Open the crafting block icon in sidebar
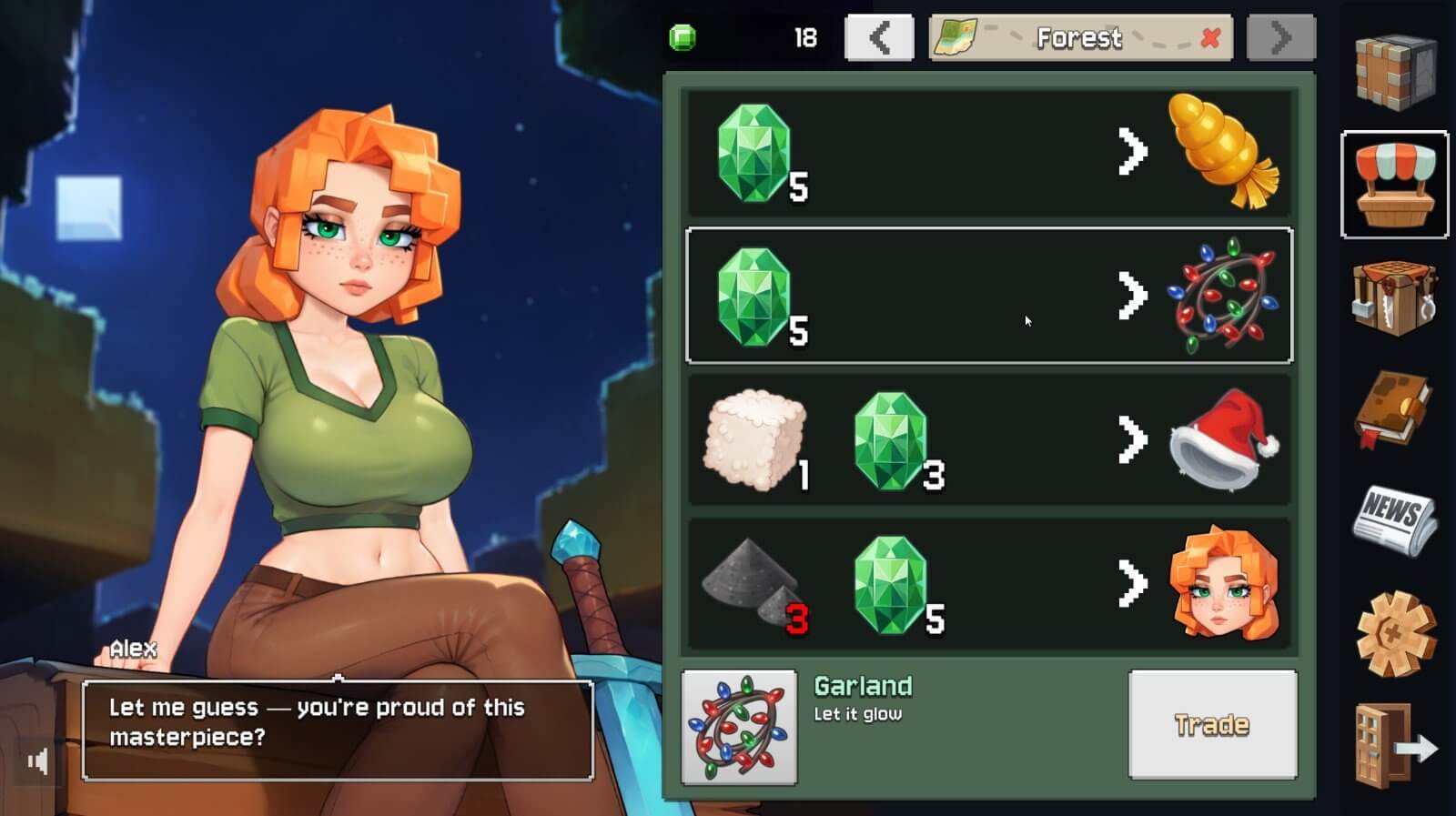Image resolution: width=1456 pixels, height=816 pixels. (1394, 71)
